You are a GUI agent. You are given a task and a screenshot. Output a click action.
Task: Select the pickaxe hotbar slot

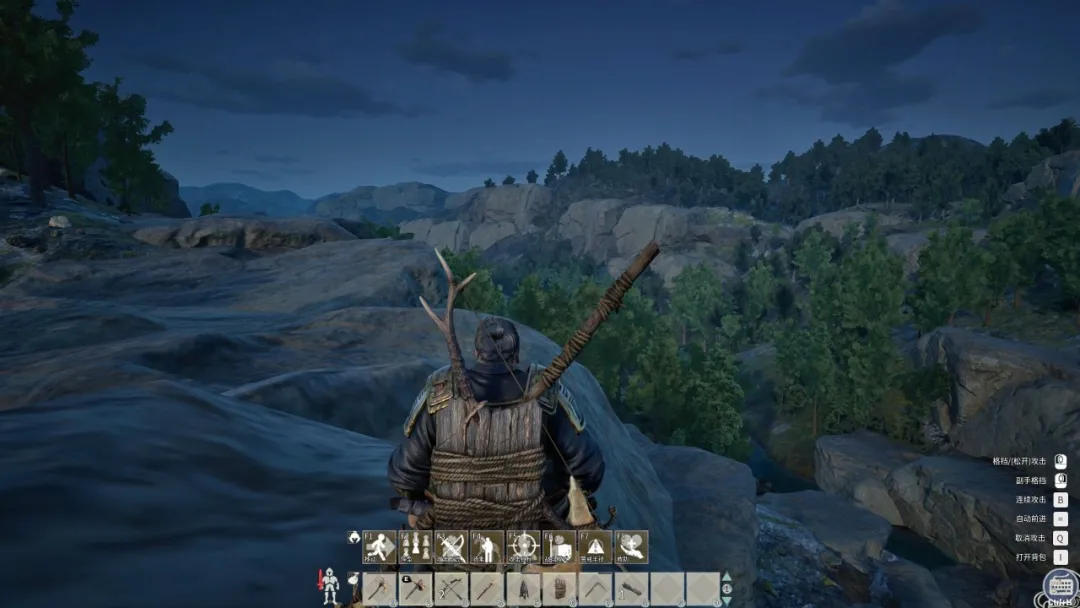(x=595, y=589)
